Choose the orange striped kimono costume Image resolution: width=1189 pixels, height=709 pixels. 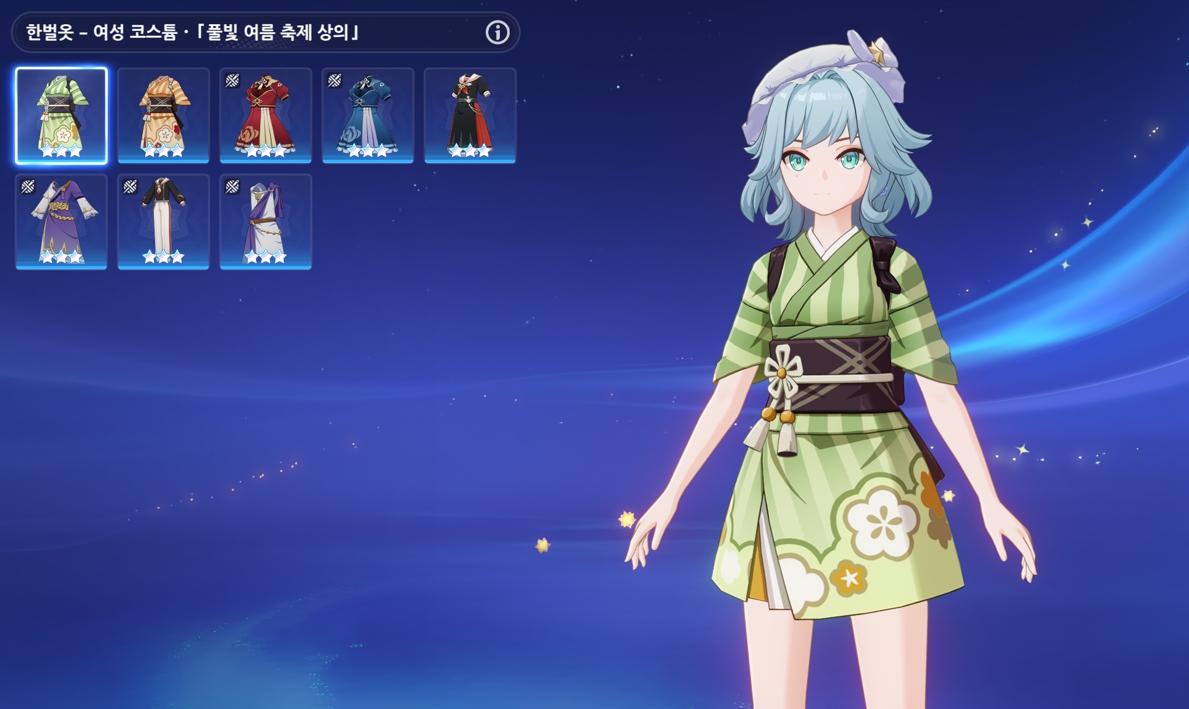tap(163, 115)
